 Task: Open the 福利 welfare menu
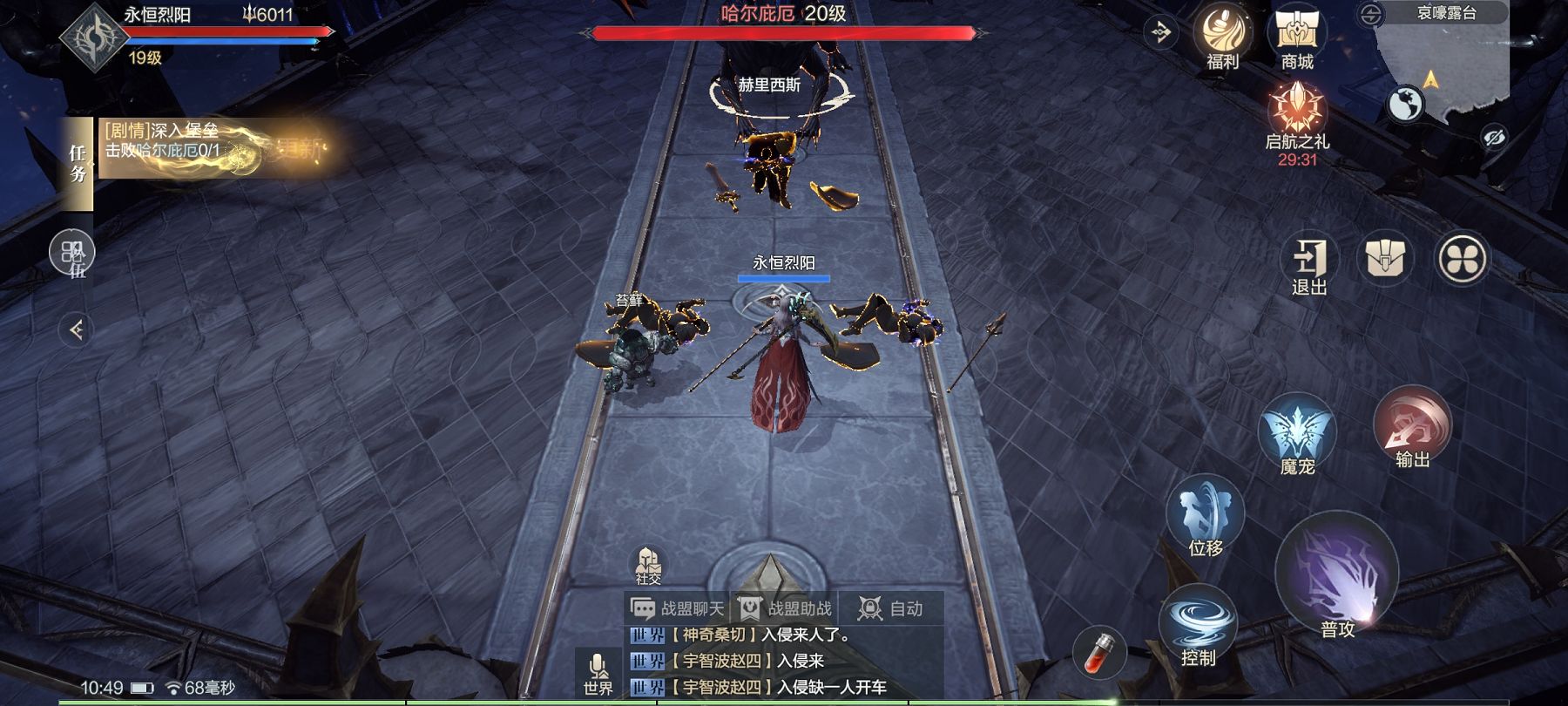pyautogui.click(x=1222, y=36)
